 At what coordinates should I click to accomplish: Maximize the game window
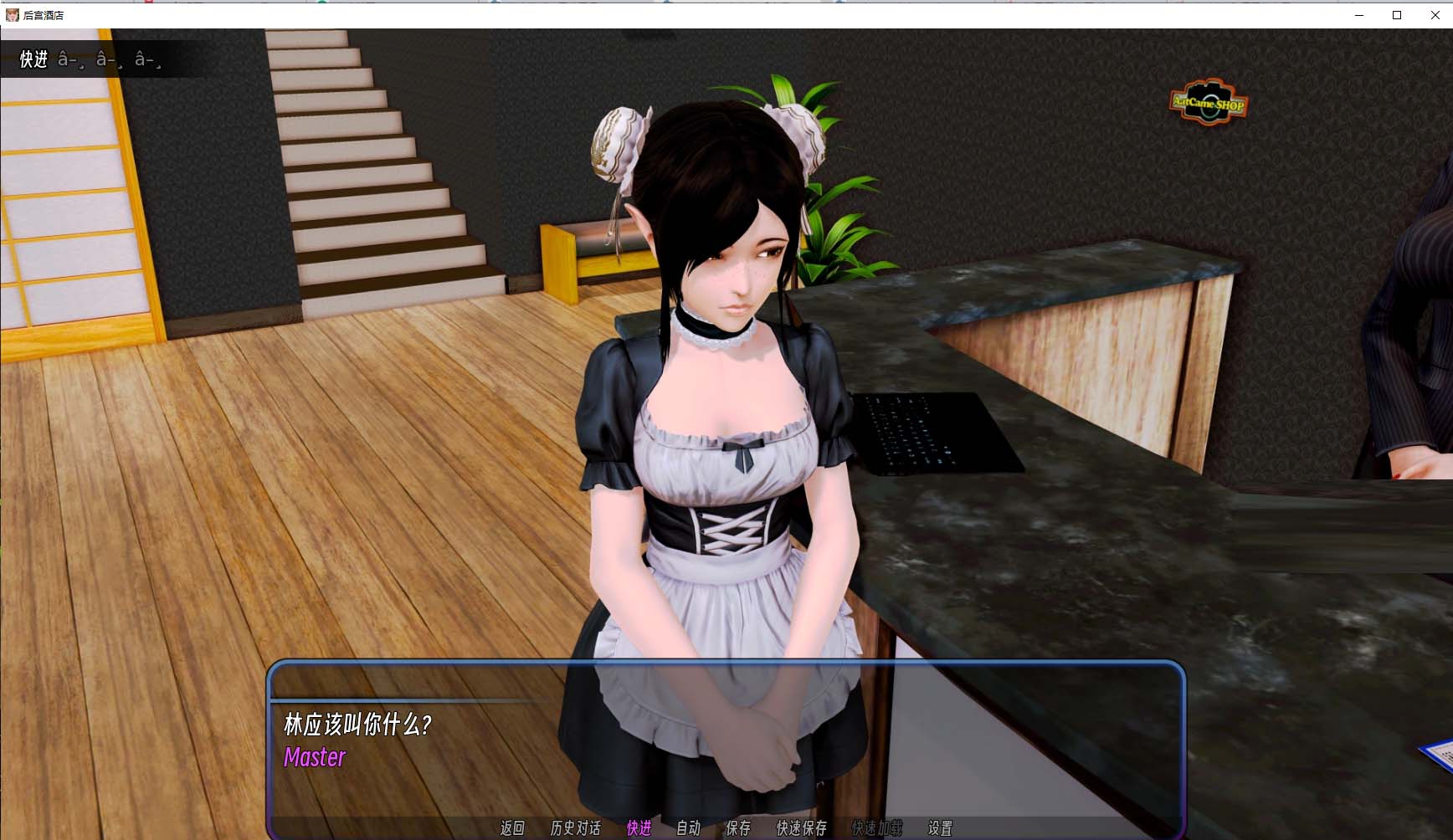1396,14
